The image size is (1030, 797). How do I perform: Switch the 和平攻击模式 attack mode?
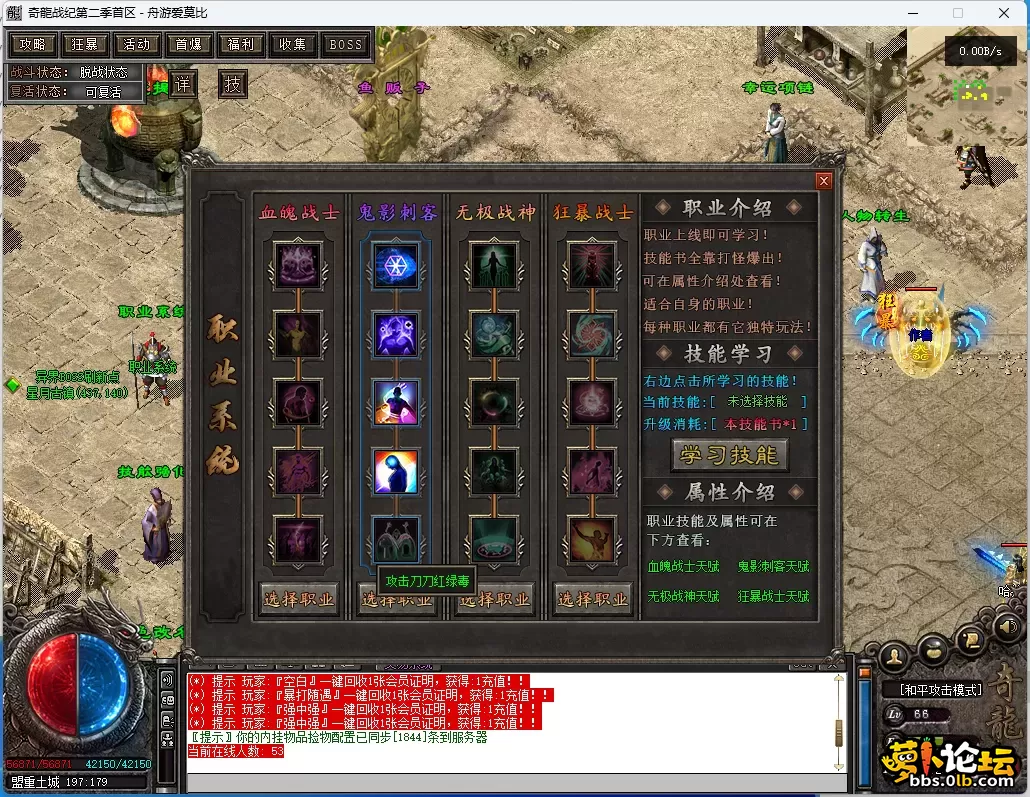(x=940, y=690)
